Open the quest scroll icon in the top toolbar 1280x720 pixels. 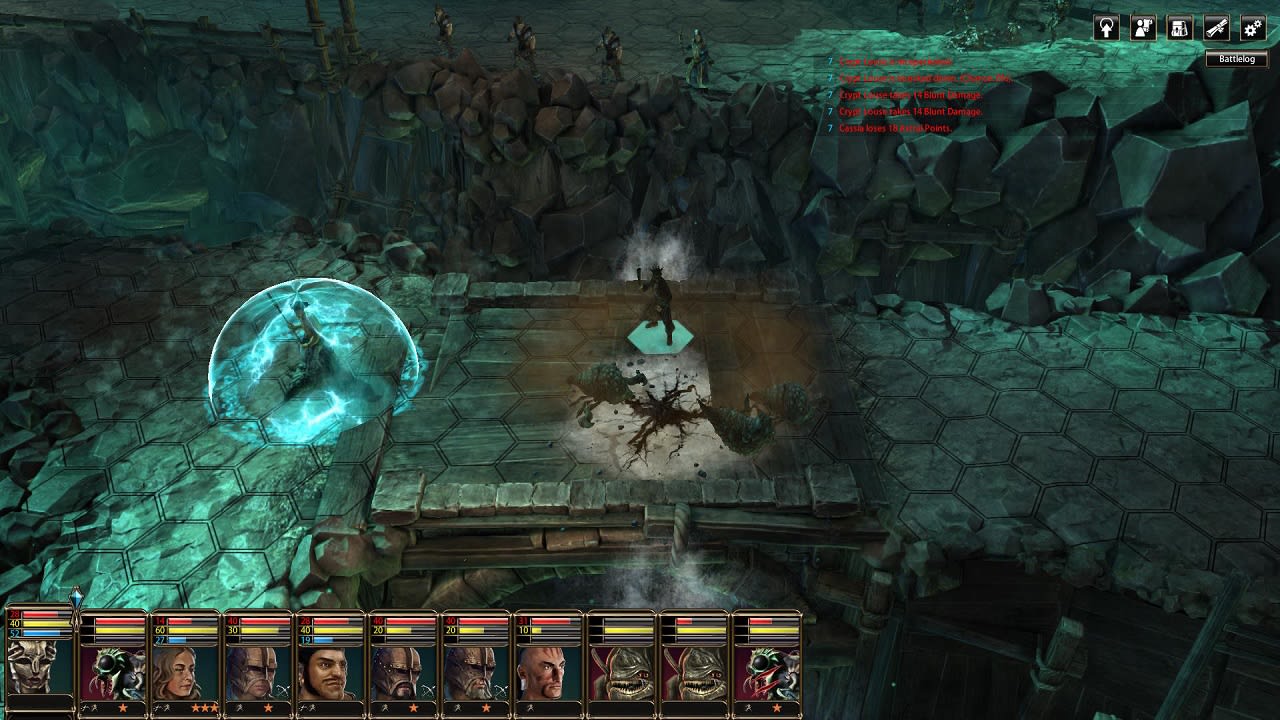click(x=1215, y=28)
